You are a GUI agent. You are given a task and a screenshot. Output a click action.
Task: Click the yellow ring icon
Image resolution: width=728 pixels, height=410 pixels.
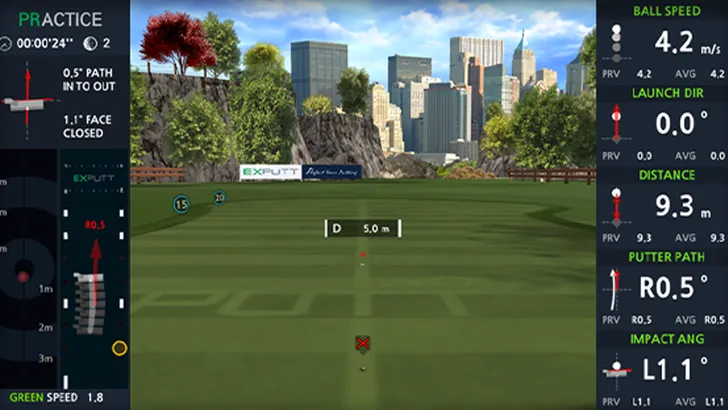pos(119,348)
